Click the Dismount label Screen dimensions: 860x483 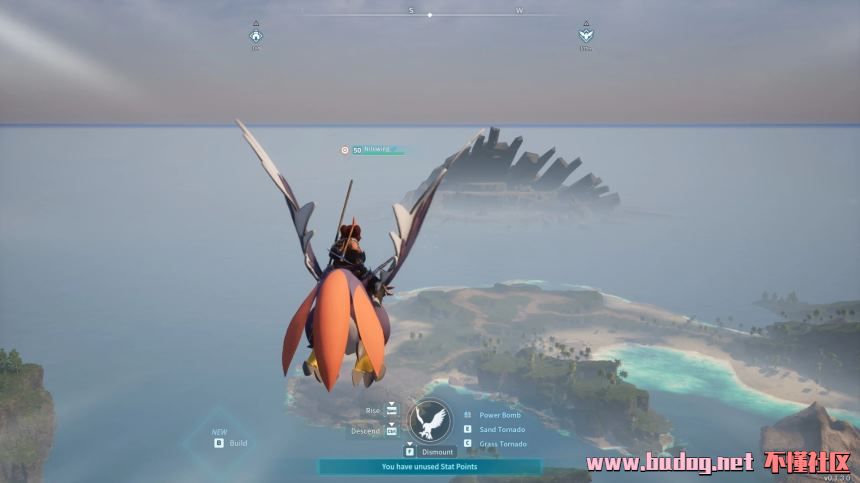pyautogui.click(x=437, y=451)
